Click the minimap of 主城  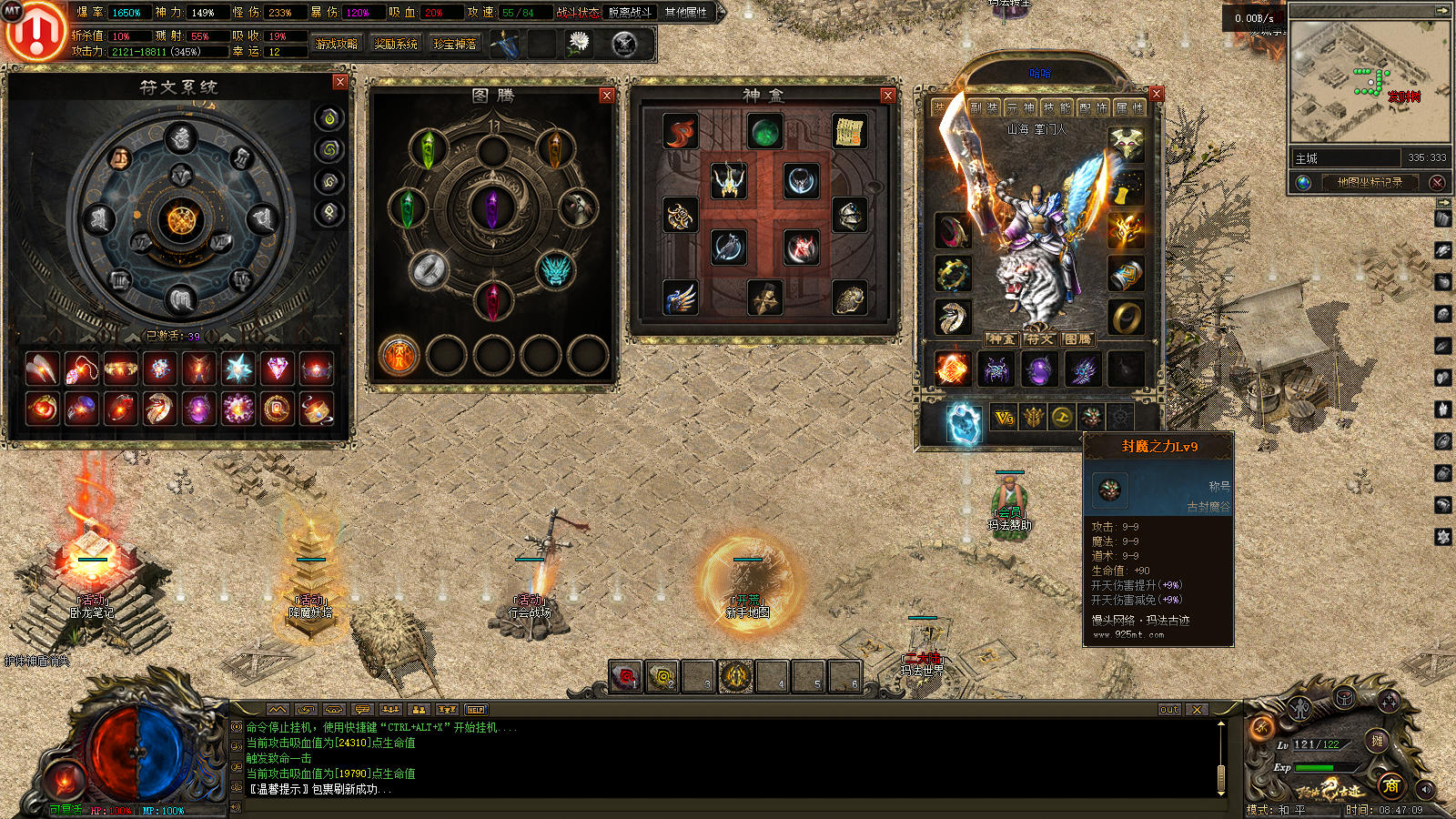click(x=1370, y=82)
